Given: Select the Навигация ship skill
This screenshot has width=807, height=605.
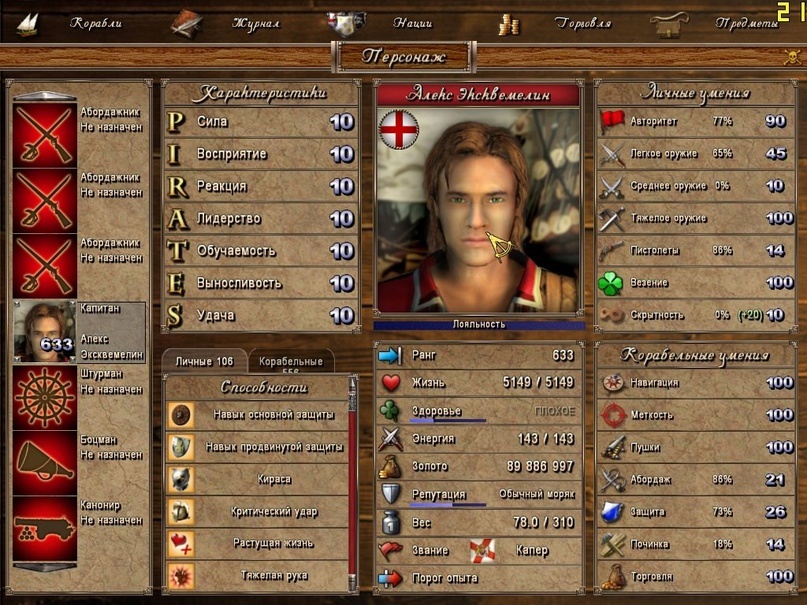Looking at the screenshot, I should tap(694, 382).
